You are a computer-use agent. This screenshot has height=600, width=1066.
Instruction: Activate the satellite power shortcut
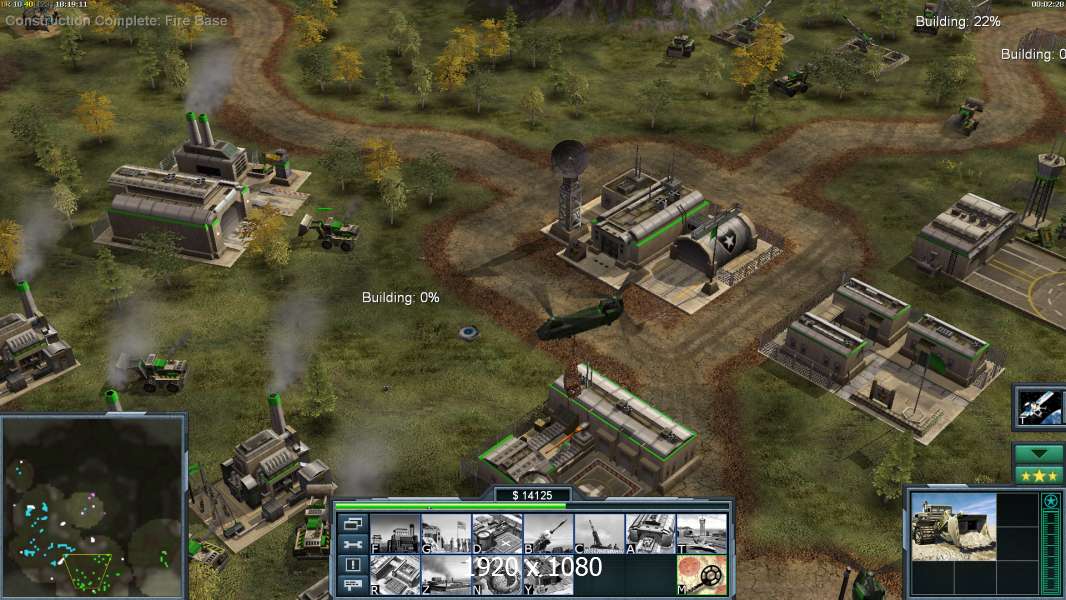tap(1038, 405)
